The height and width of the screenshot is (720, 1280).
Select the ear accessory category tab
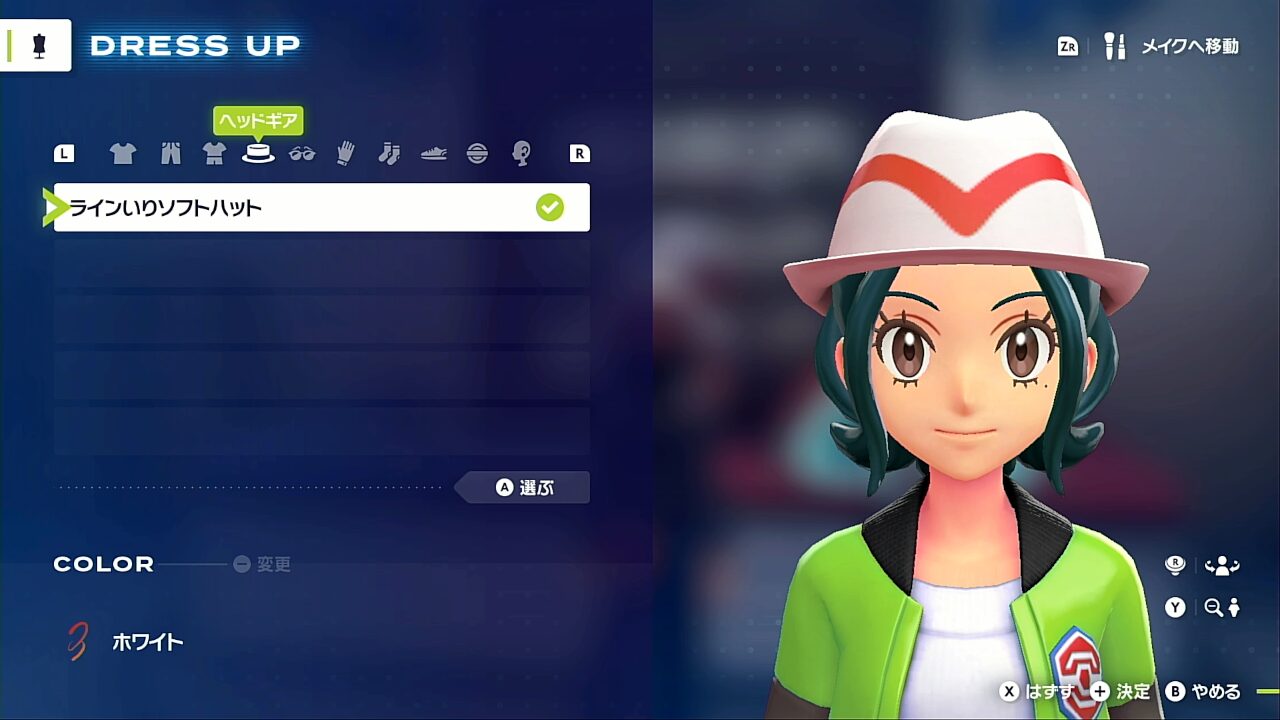click(521, 153)
